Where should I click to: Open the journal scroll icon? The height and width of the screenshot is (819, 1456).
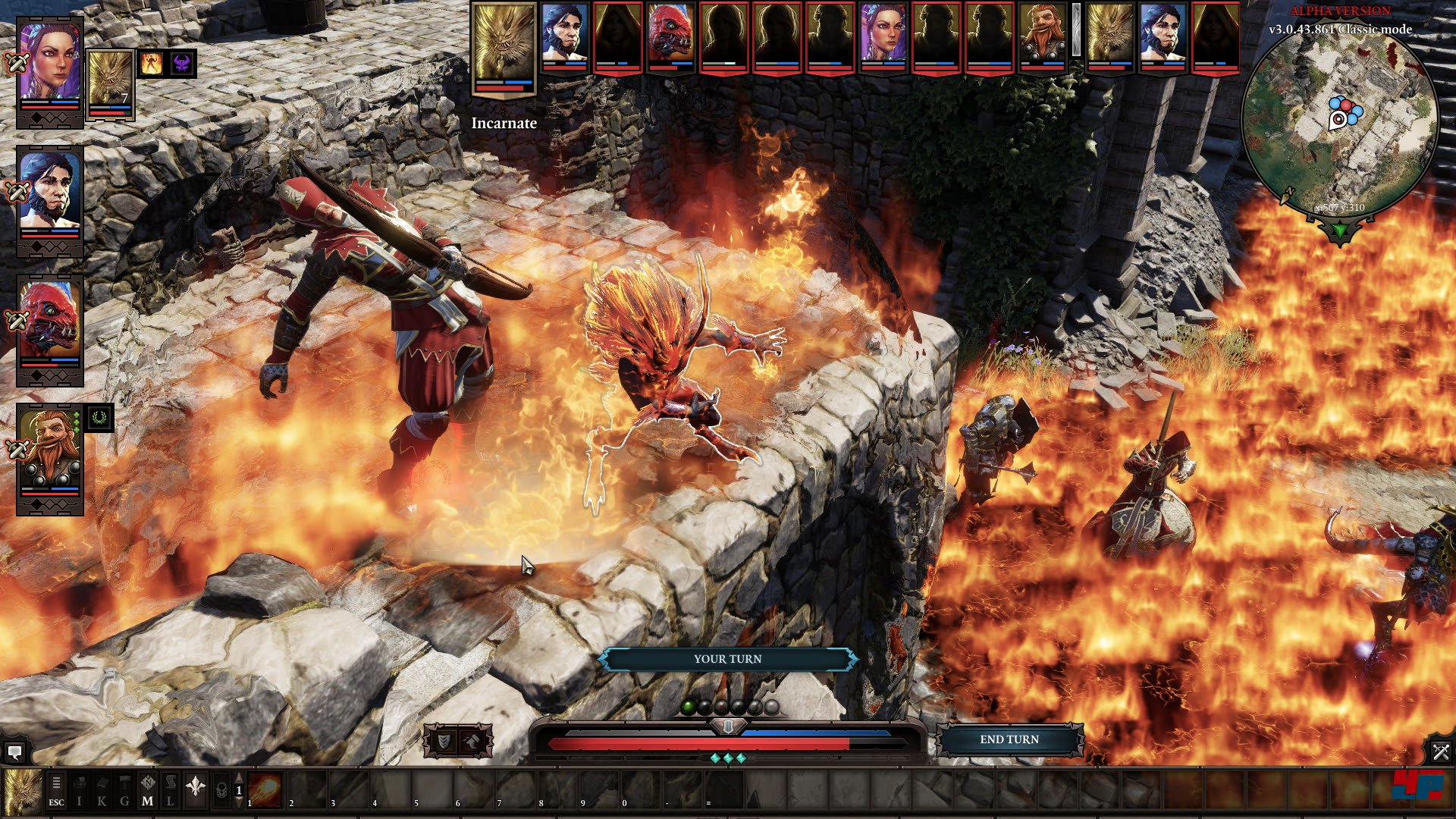171,790
